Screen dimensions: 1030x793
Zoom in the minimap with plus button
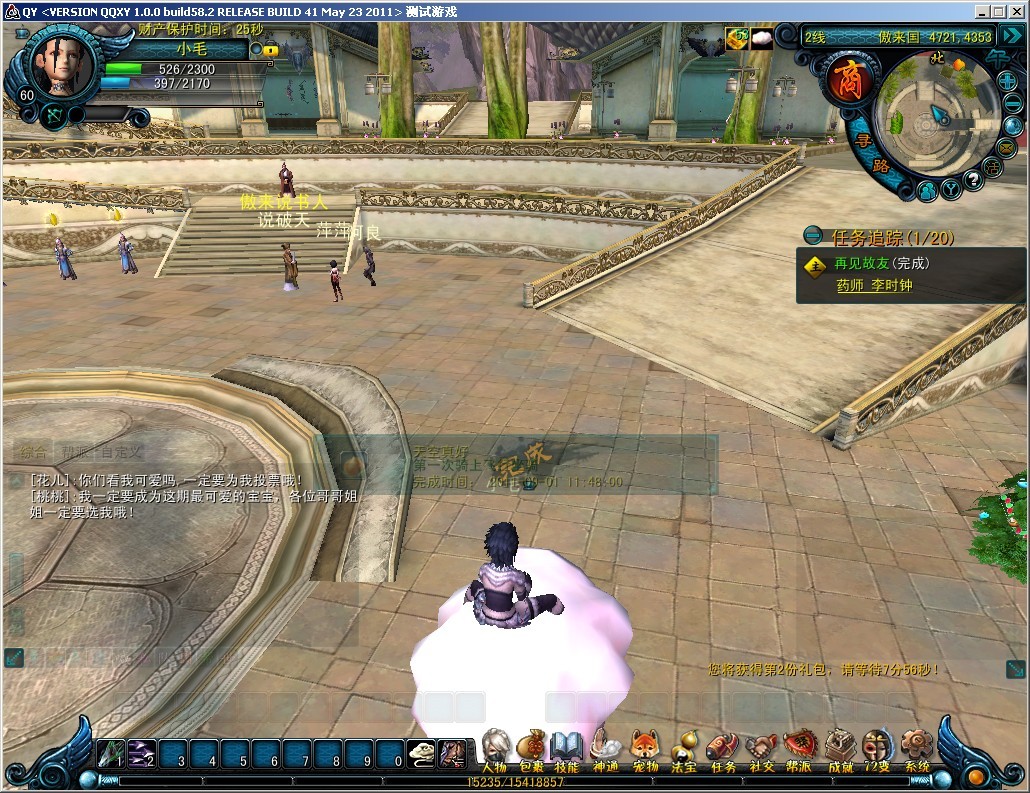(x=1006, y=83)
